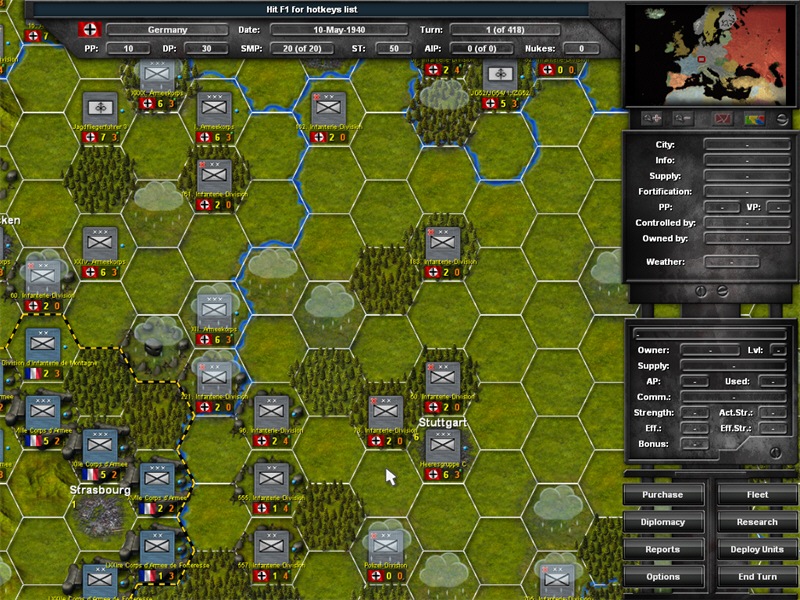Select the 183. Infanterie-Division unit
The image size is (800, 600).
pos(442,243)
